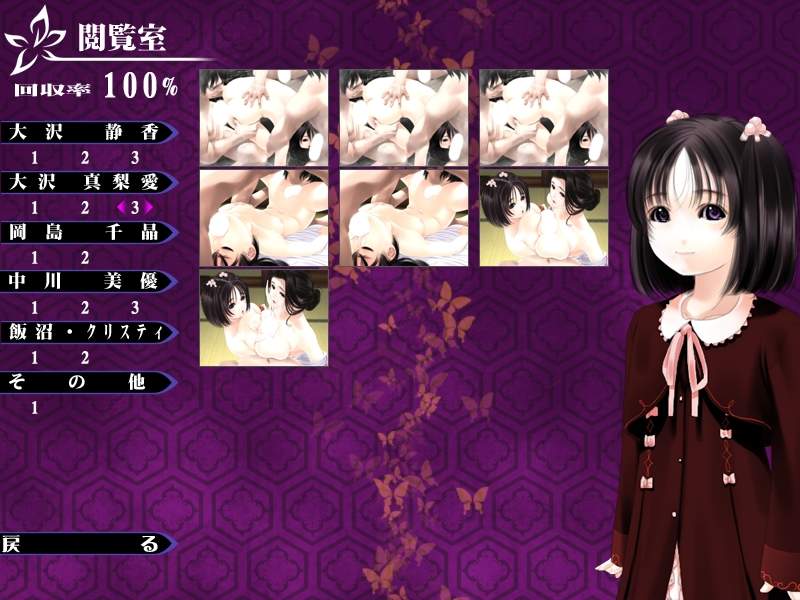The image size is (800, 600).
Task: Select the 大沢 真梨愛 category
Action: point(85,182)
